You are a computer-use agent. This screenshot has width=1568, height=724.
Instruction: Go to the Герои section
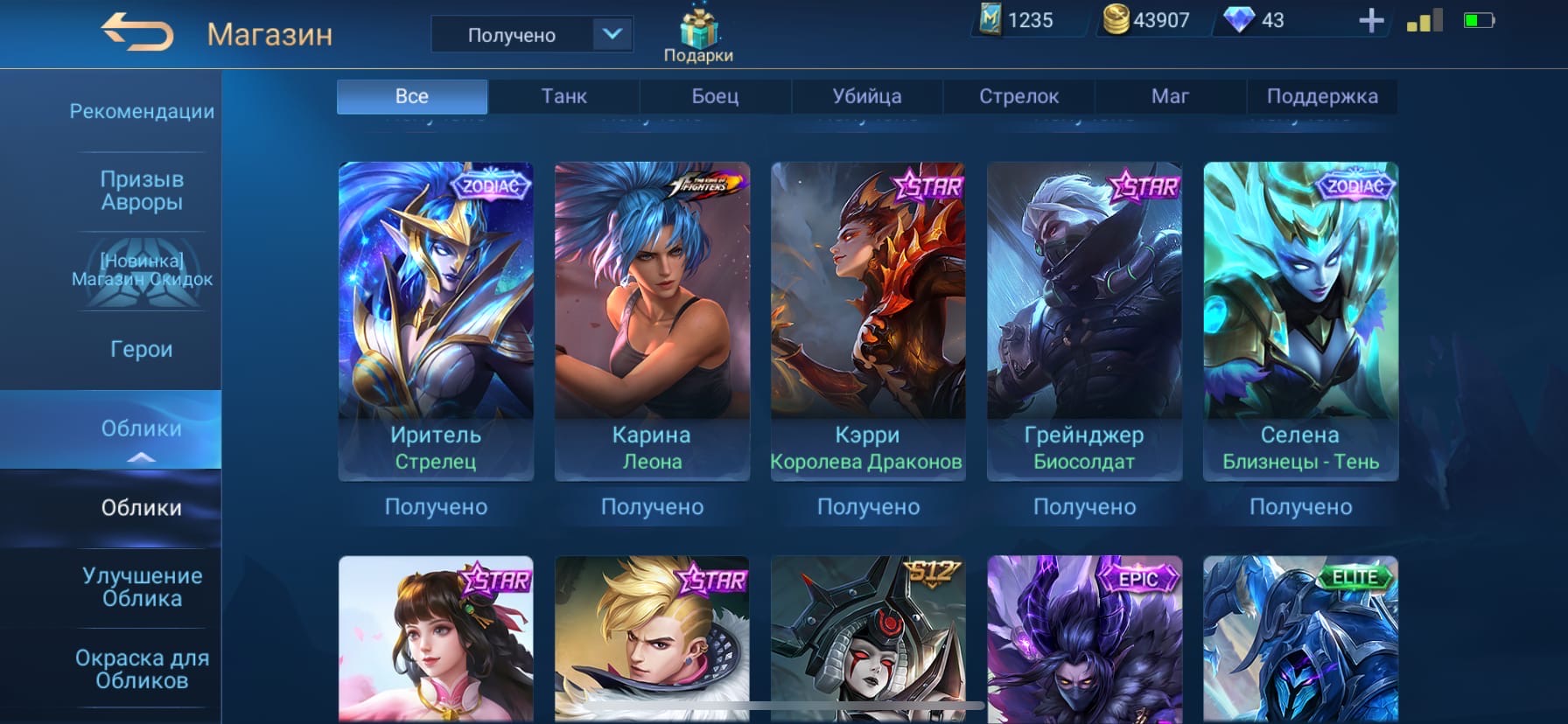tap(141, 349)
